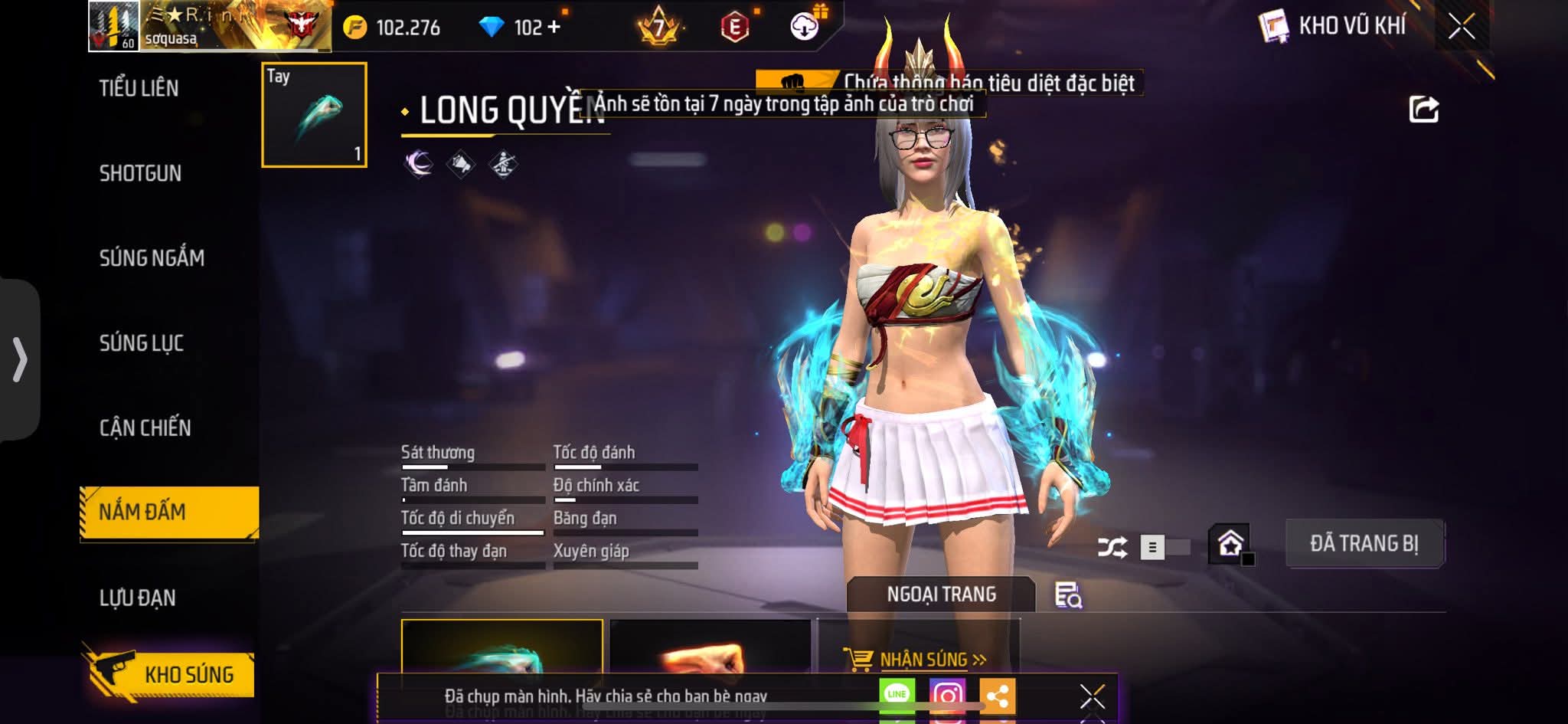Share the screenshot to Instagram
The width and height of the screenshot is (1568, 724).
point(947,696)
